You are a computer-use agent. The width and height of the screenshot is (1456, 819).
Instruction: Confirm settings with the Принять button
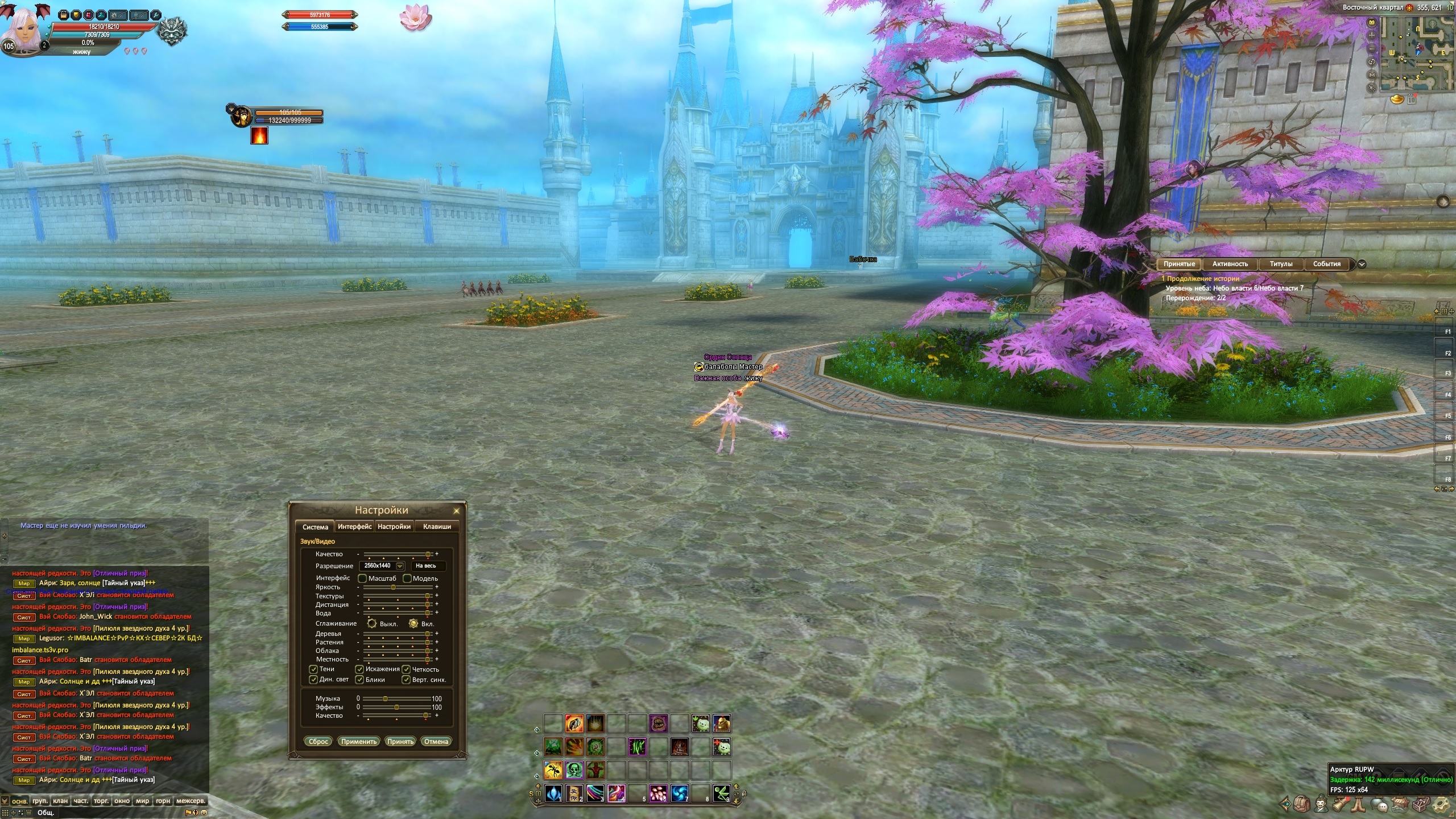click(400, 741)
